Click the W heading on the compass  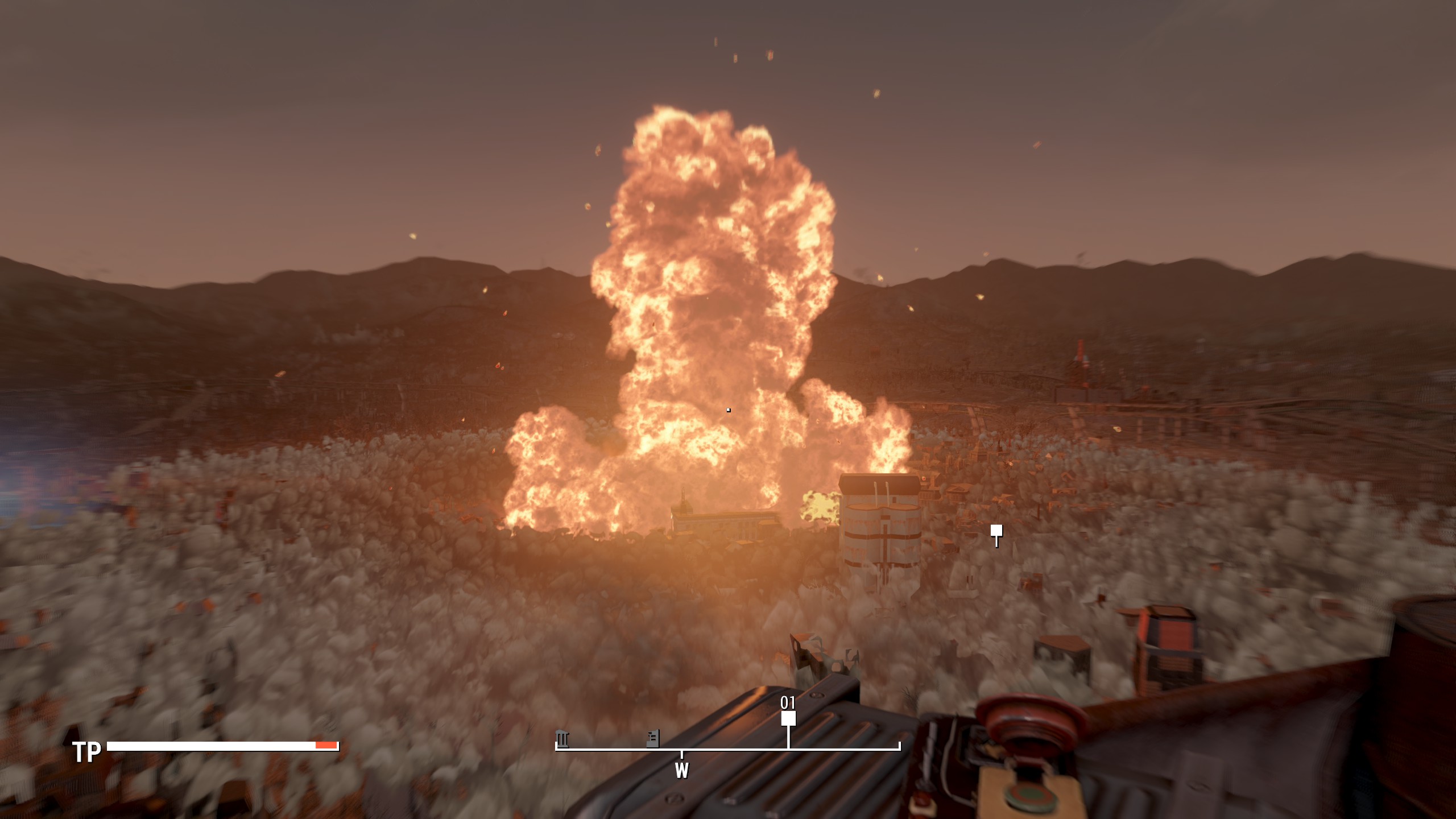(681, 771)
